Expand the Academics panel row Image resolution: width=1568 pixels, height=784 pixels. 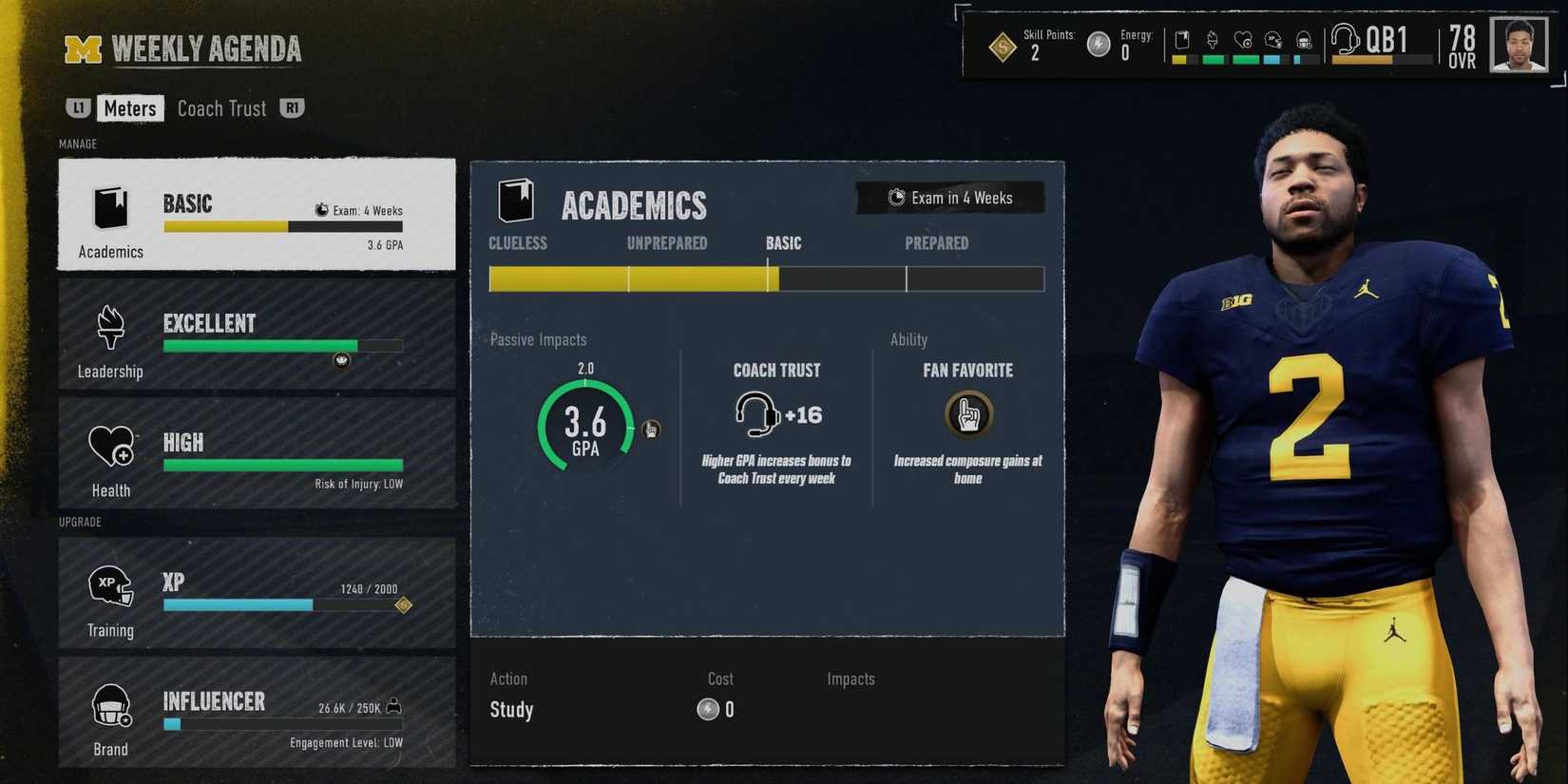[257, 215]
